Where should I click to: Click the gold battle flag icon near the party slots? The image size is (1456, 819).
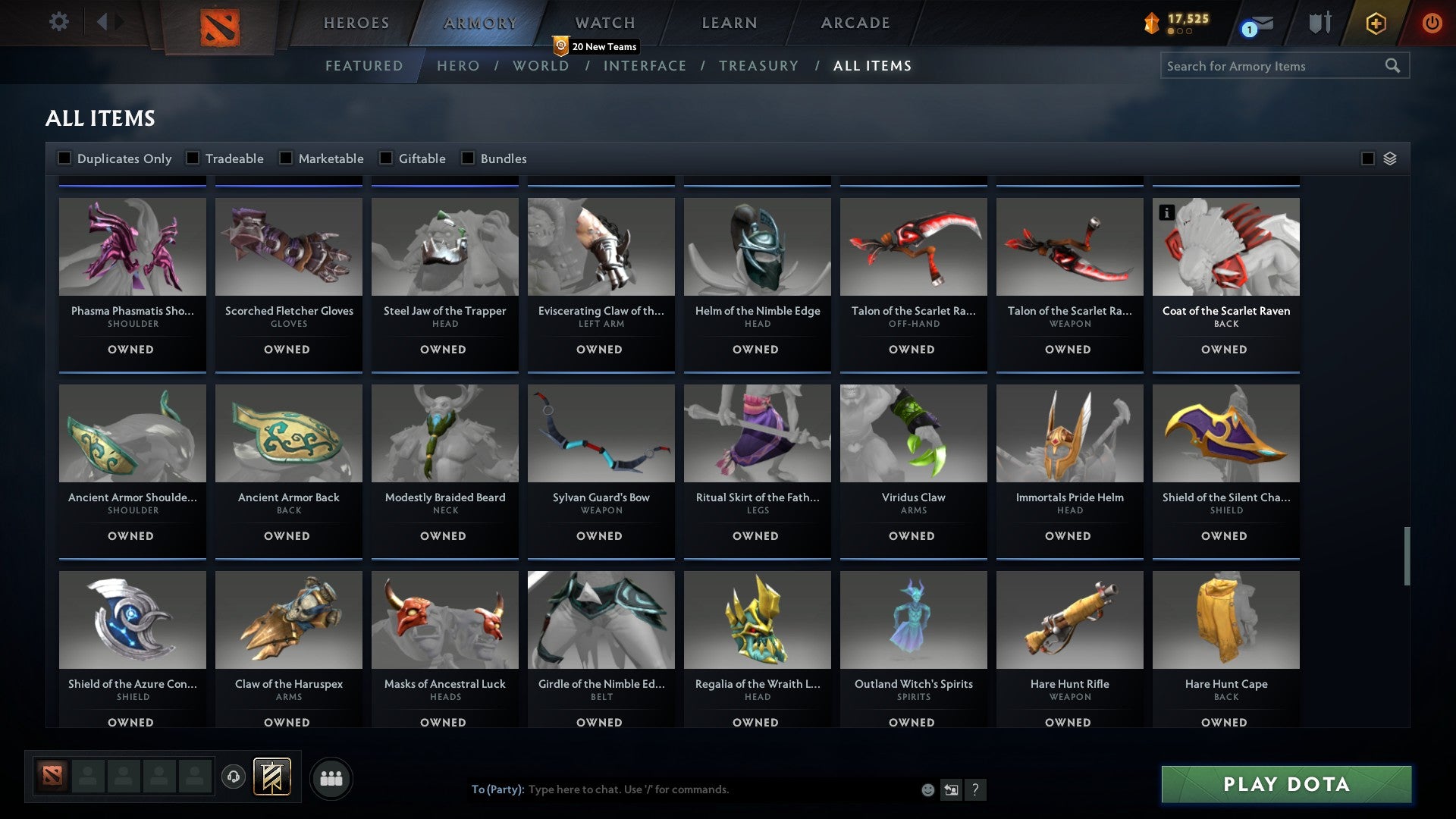pyautogui.click(x=273, y=777)
